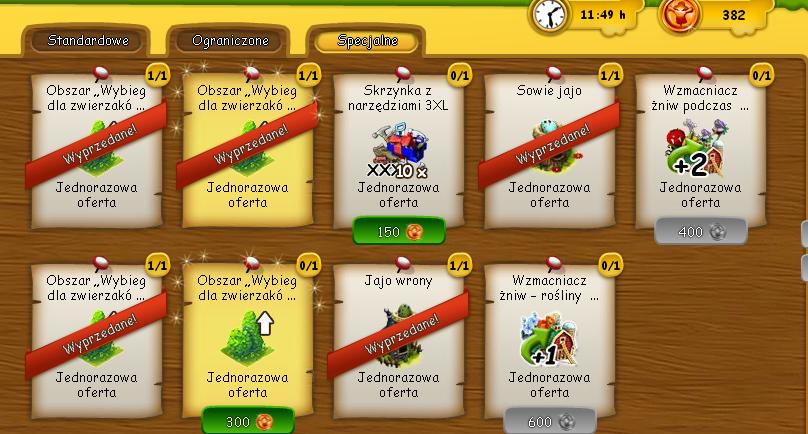808x434 pixels.
Task: Purchase the plant harvest booster for 600
Action: [x=549, y=422]
